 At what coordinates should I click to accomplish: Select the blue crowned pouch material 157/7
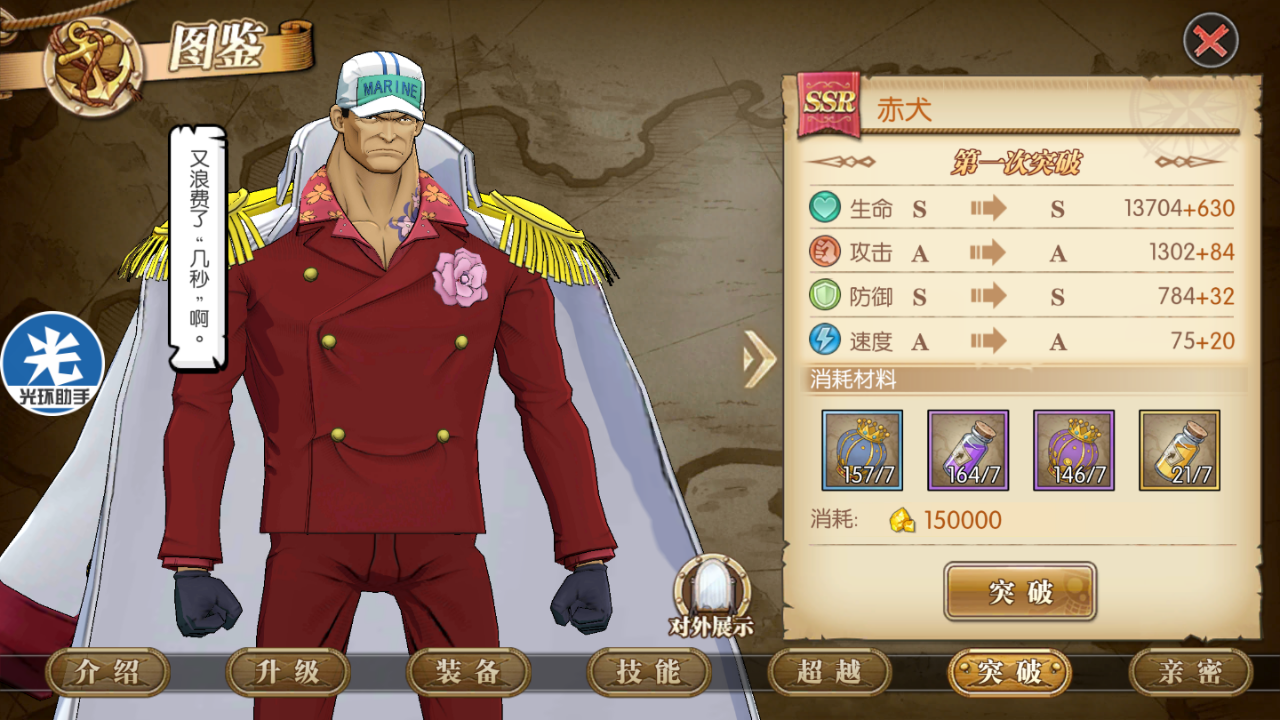(862, 450)
